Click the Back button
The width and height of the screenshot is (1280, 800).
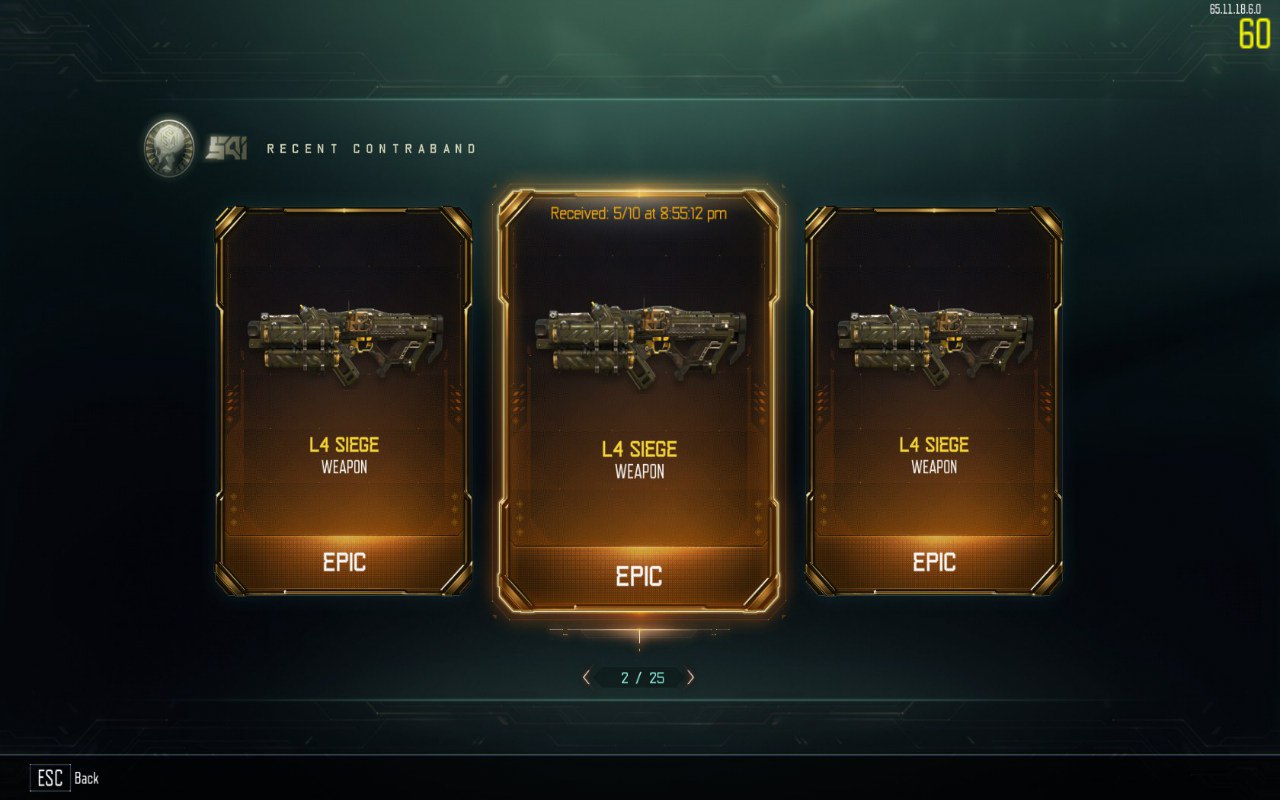tap(87, 778)
